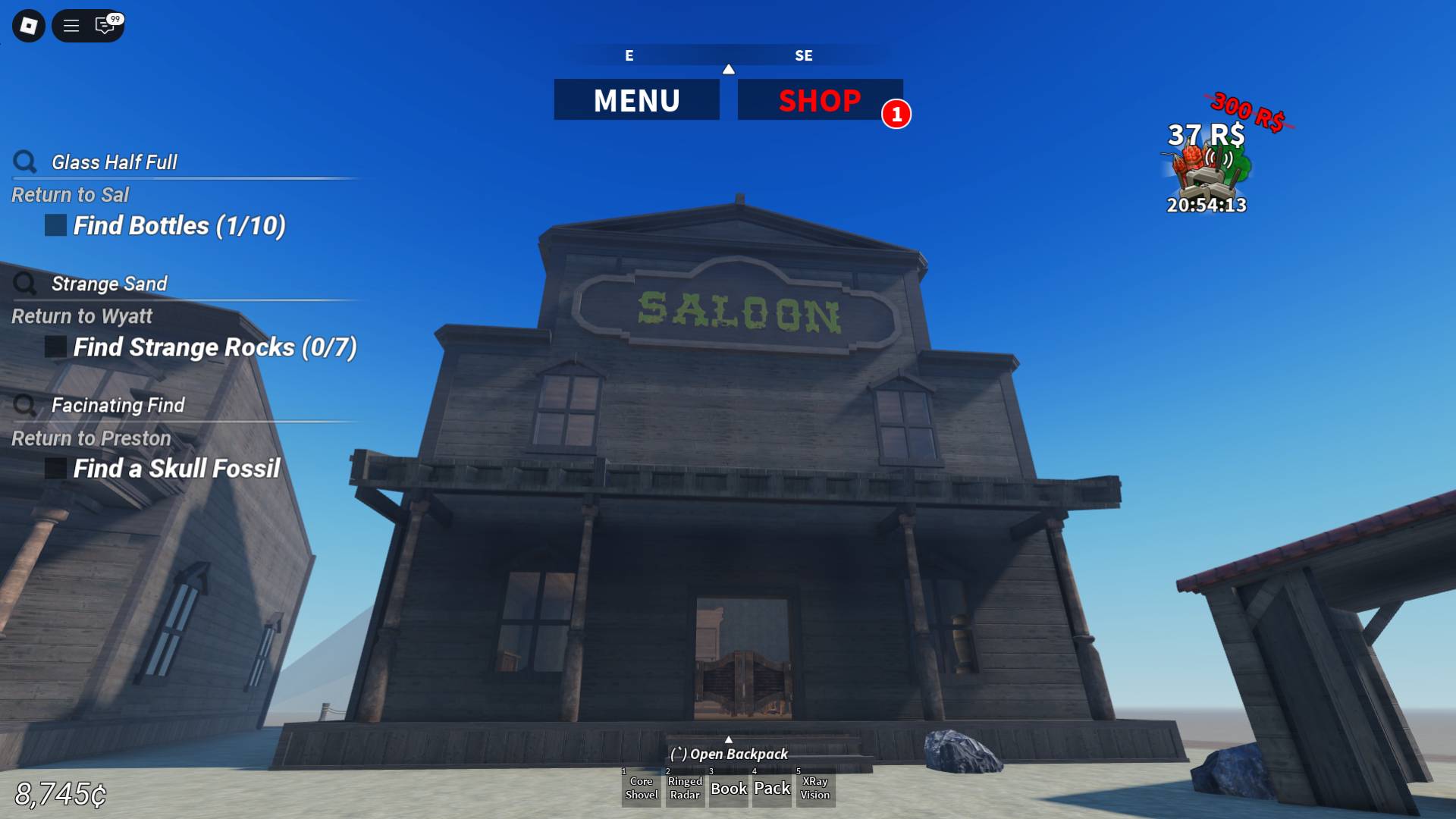
Task: Equip the Ringed Radar tool
Action: (x=685, y=789)
